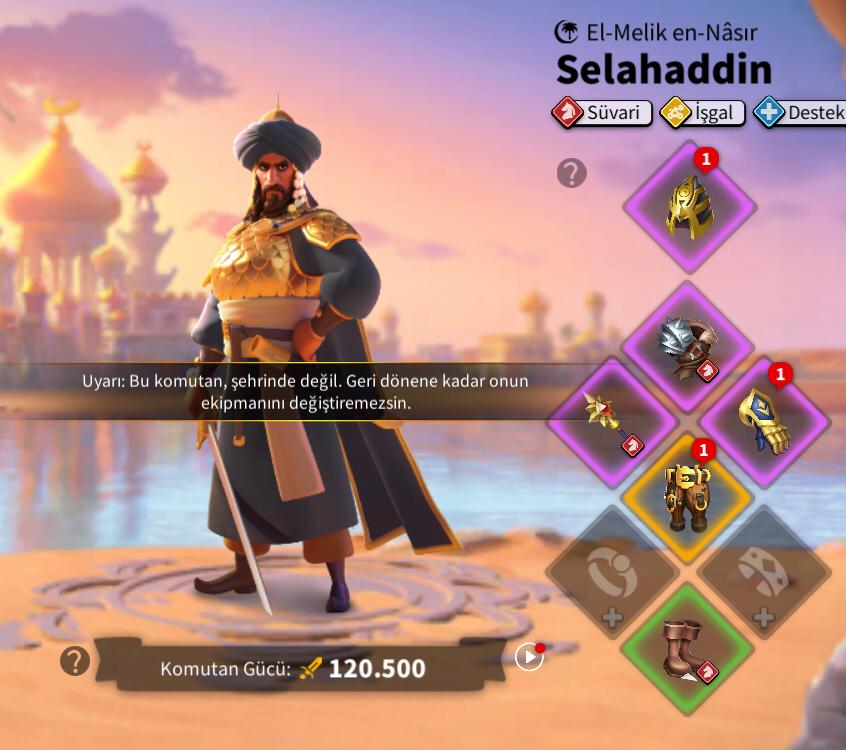Open the brown leather boots slot

[x=688, y=648]
